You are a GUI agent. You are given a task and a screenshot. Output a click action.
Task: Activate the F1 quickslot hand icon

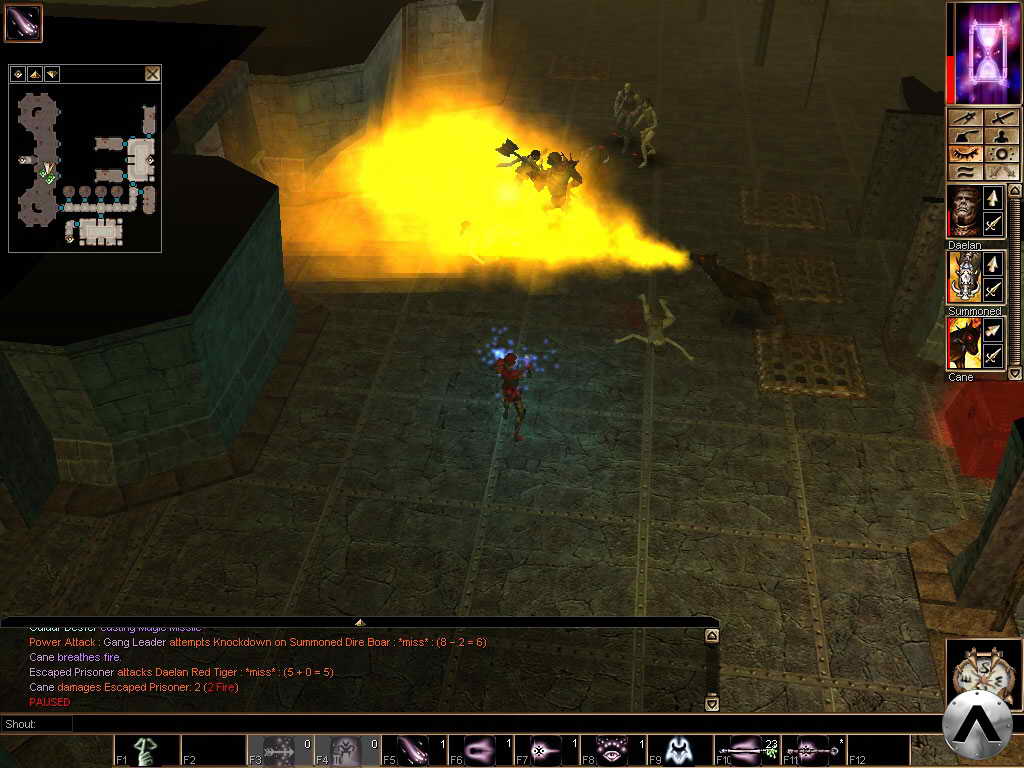[146, 750]
